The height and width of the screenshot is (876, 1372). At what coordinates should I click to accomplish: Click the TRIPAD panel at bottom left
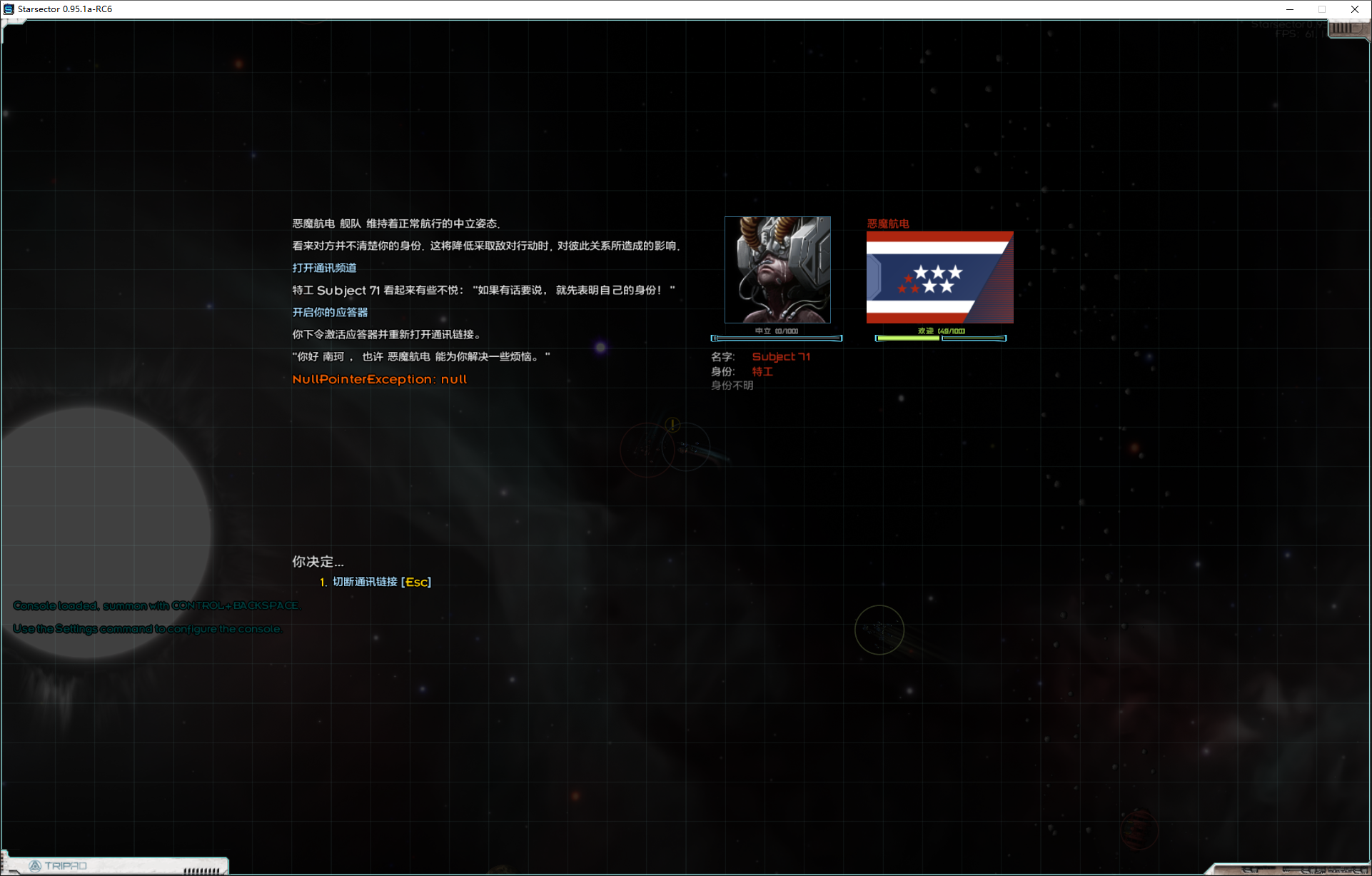pos(114,865)
